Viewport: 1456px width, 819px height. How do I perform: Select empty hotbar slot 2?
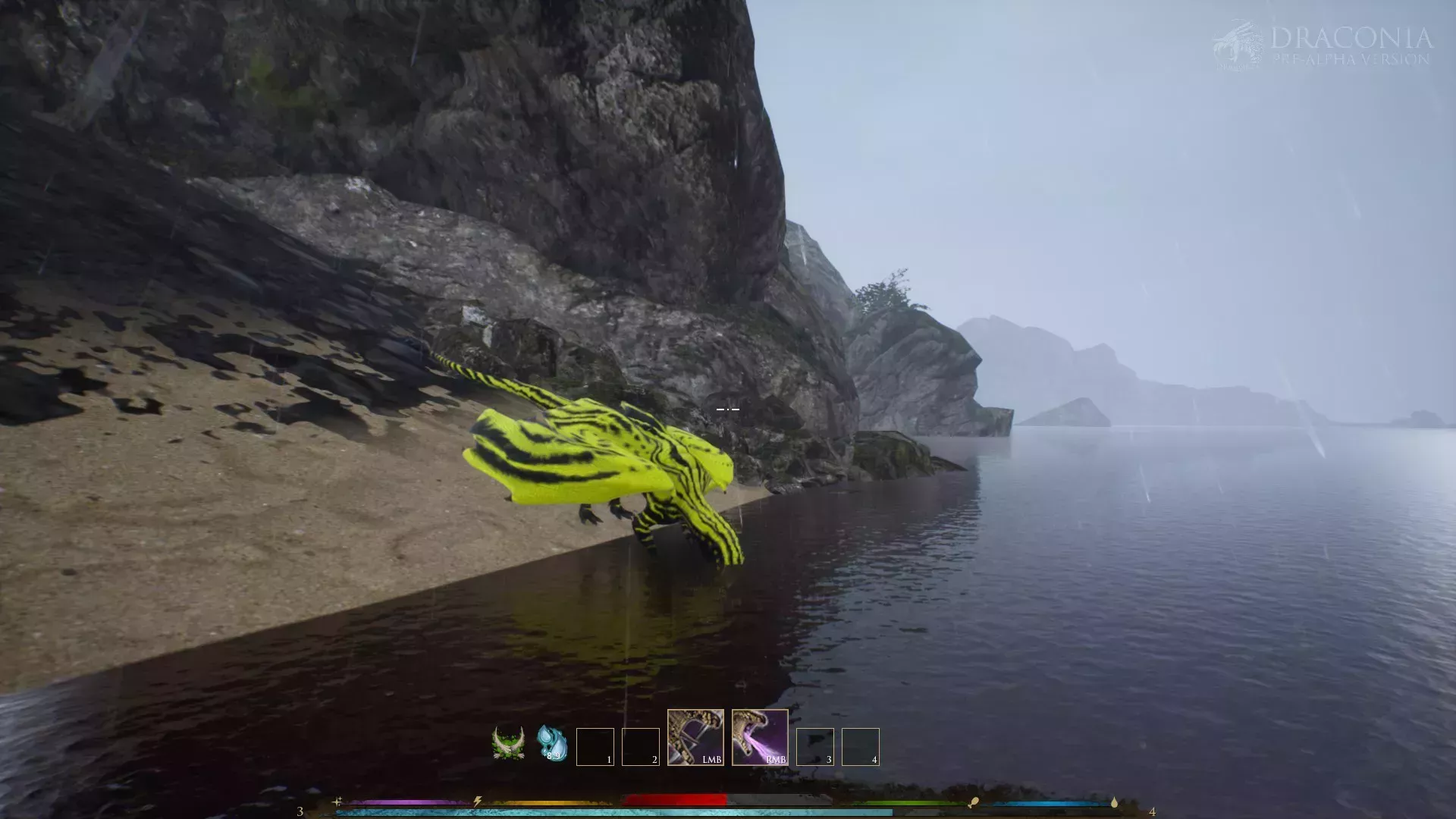point(641,745)
